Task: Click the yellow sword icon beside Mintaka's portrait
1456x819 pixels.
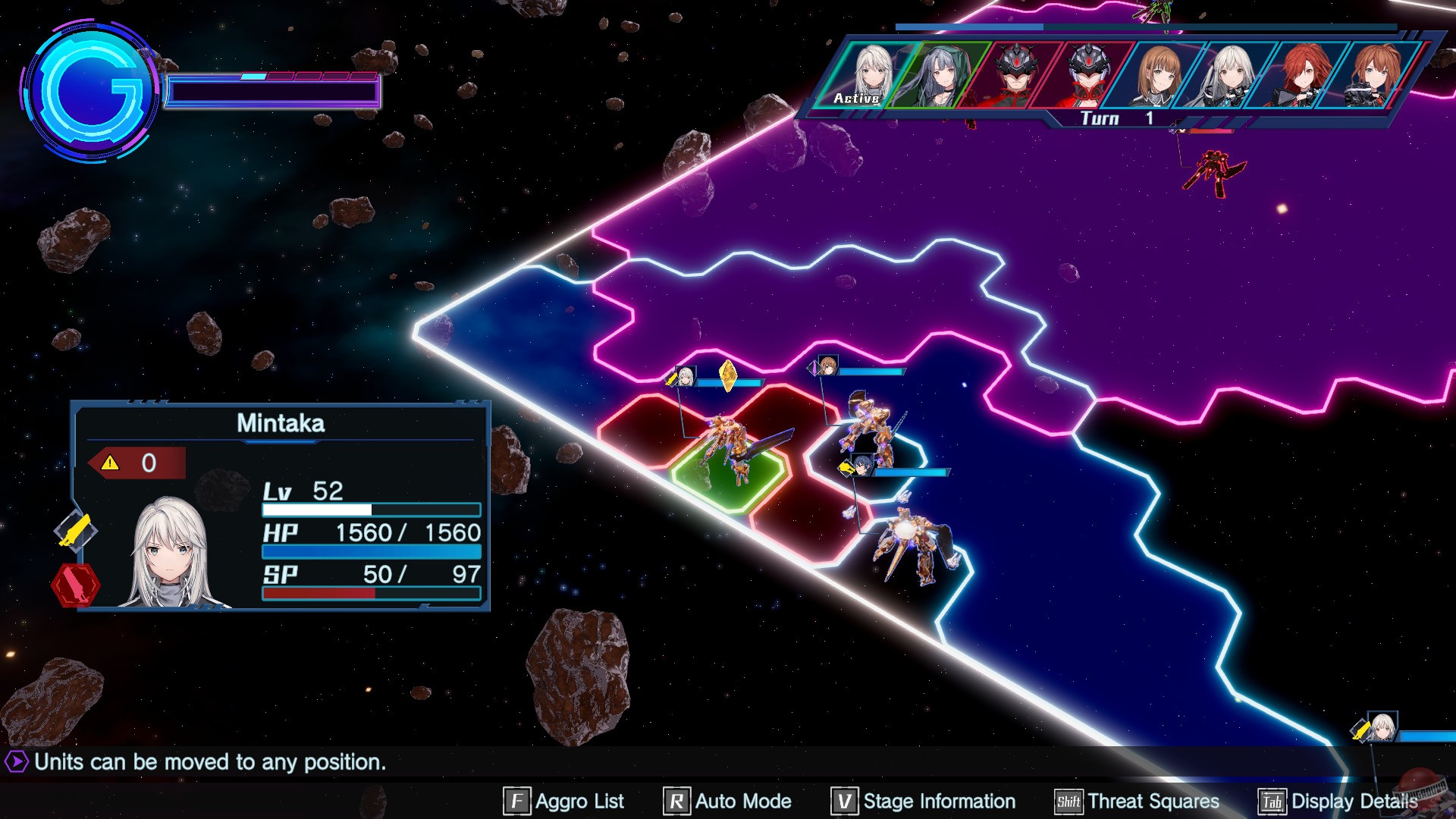Action: (x=75, y=530)
